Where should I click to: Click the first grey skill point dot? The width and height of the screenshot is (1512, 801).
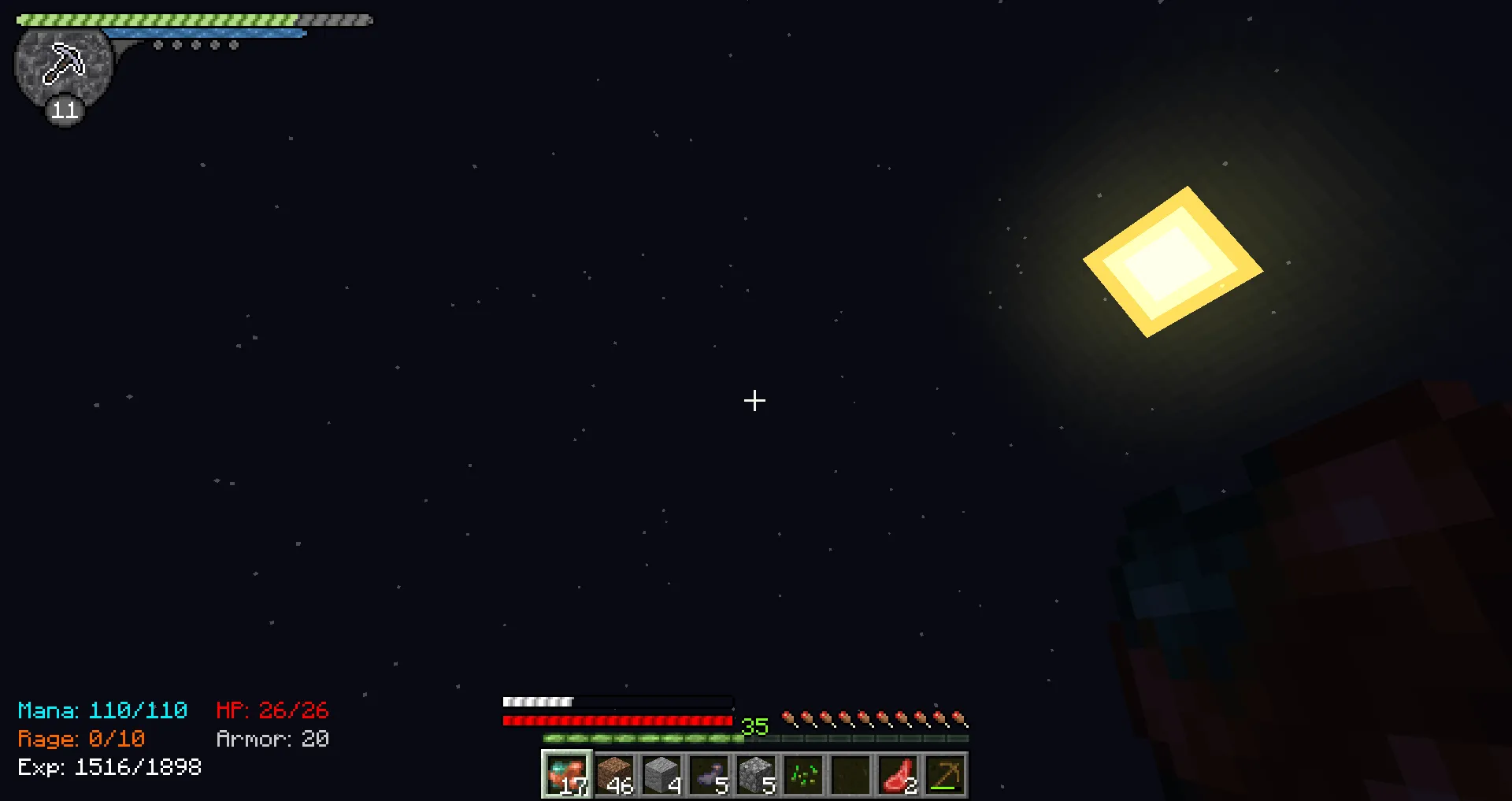tap(158, 45)
